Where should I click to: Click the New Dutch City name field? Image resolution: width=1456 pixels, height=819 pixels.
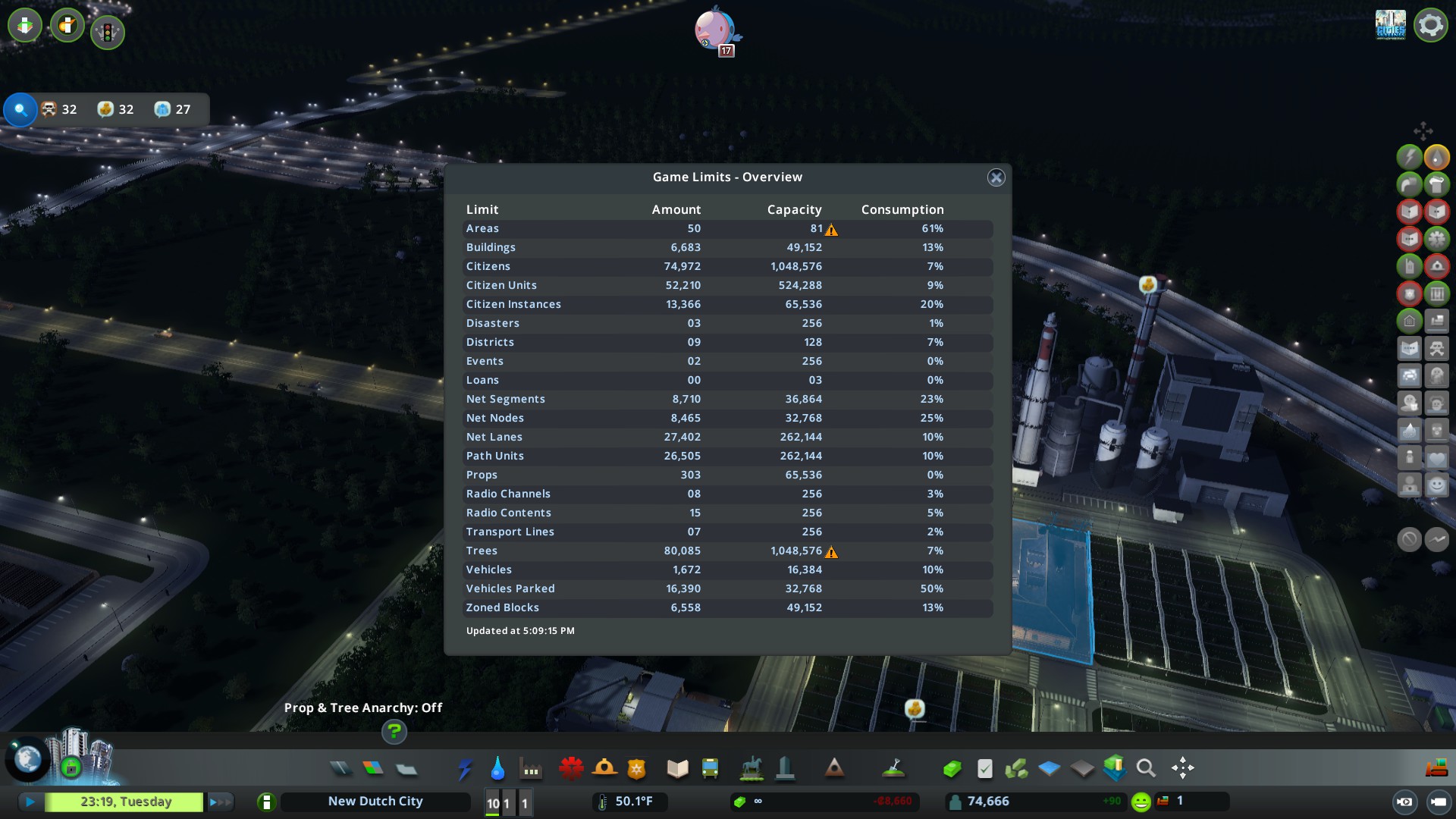(x=375, y=802)
